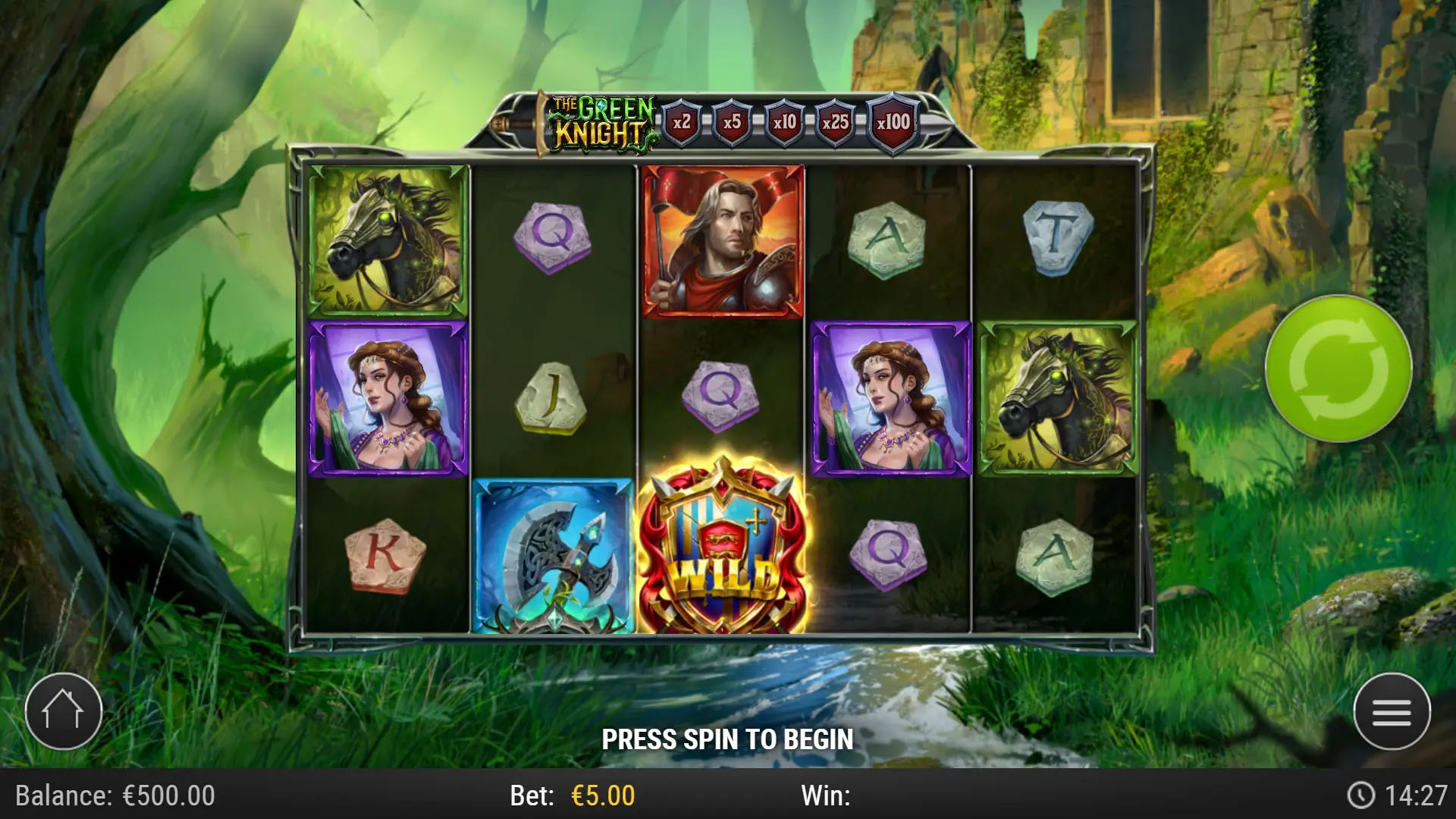Click the blue axe symbol
This screenshot has height=819, width=1456.
tap(553, 556)
